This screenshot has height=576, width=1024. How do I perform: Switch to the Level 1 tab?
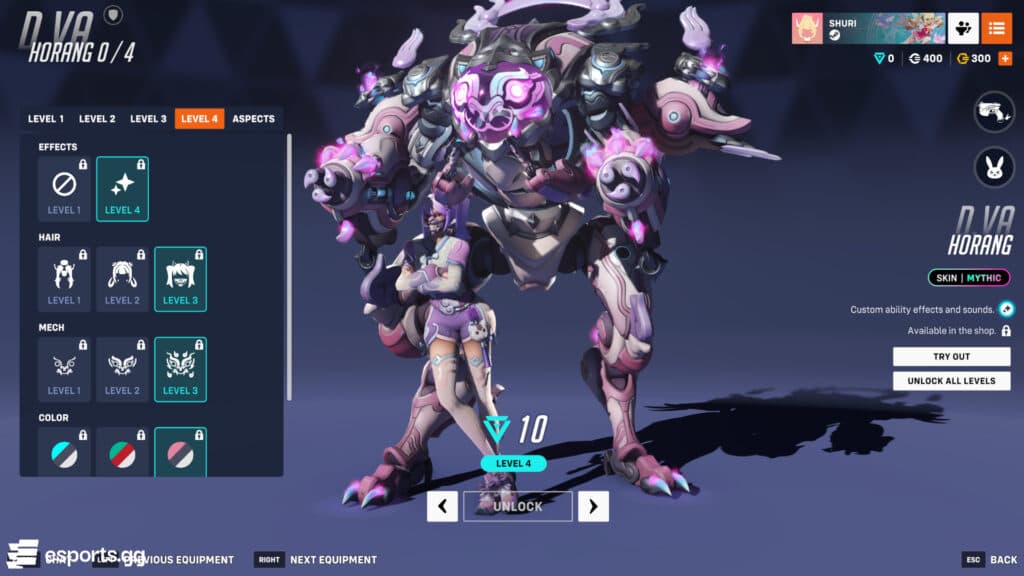(x=46, y=119)
